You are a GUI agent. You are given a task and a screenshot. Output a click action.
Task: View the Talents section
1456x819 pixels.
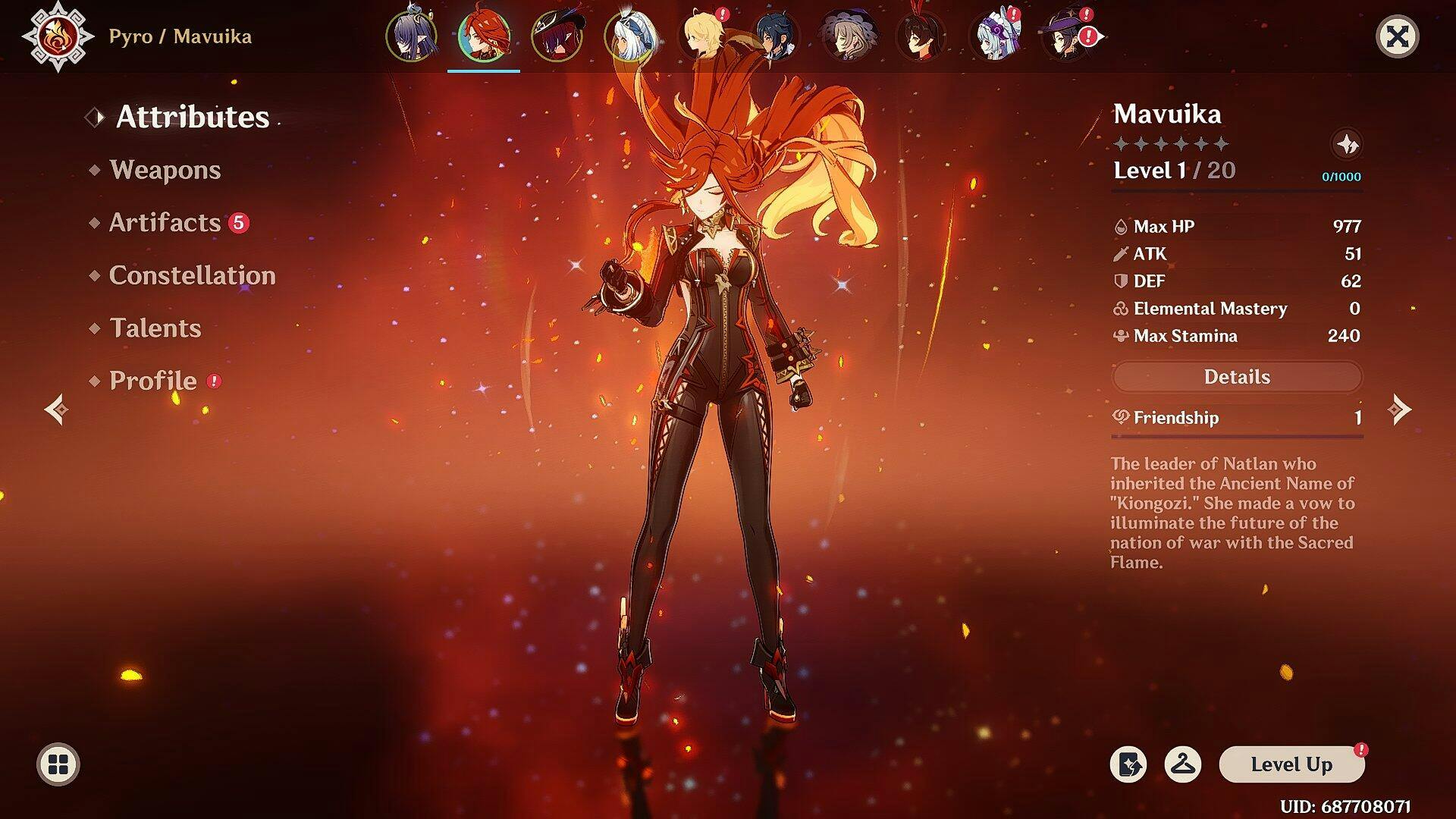[155, 328]
